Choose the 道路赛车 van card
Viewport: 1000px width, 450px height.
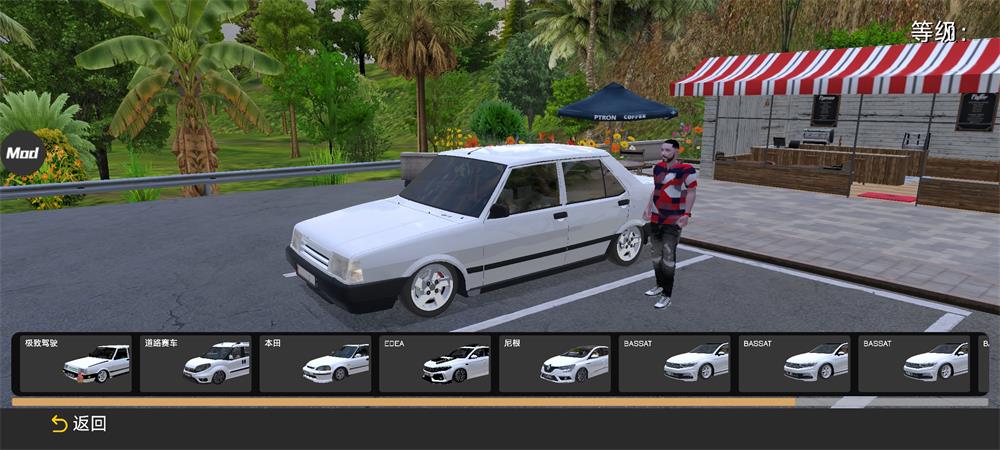point(196,363)
